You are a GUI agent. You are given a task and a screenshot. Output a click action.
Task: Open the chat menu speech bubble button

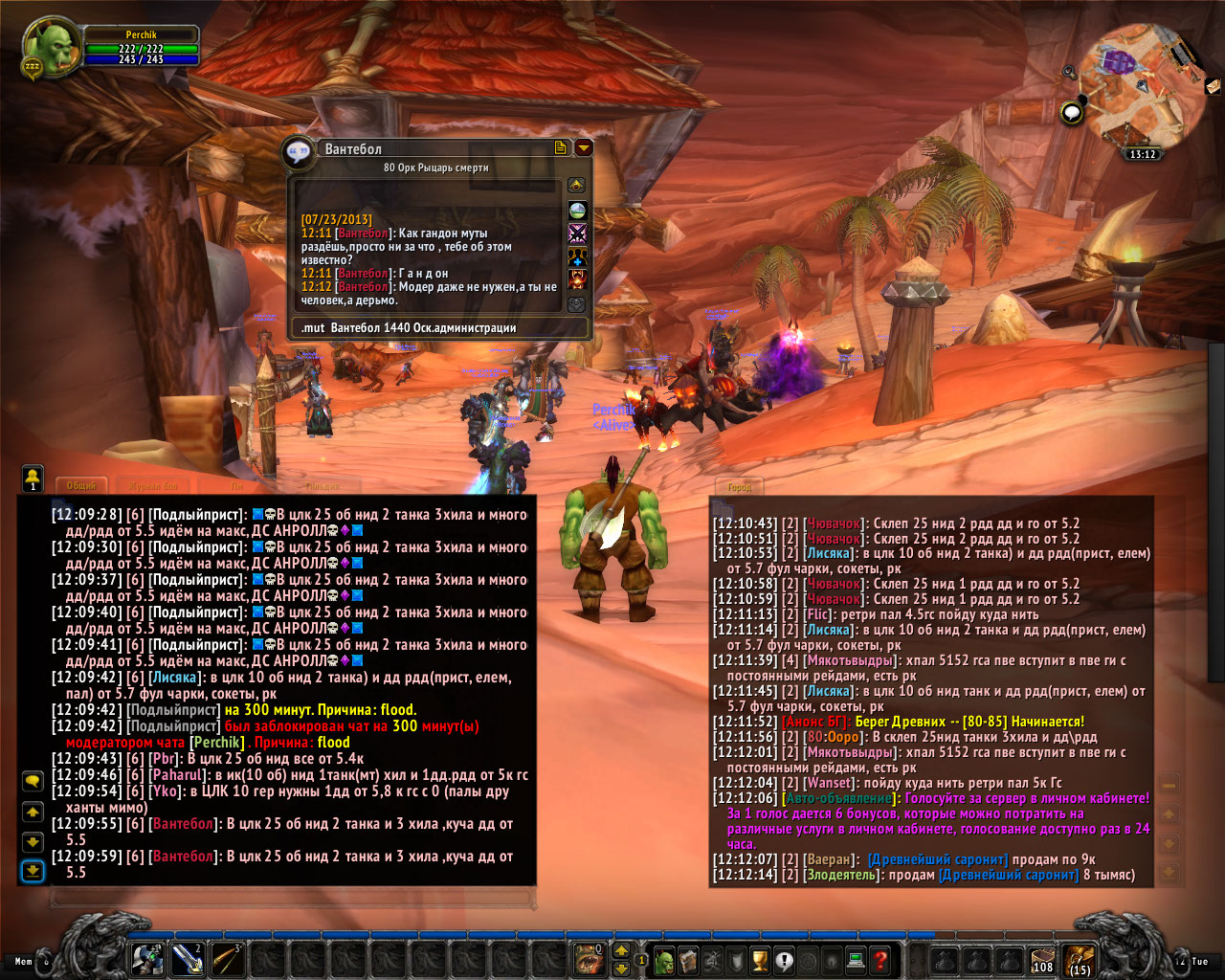[x=33, y=782]
